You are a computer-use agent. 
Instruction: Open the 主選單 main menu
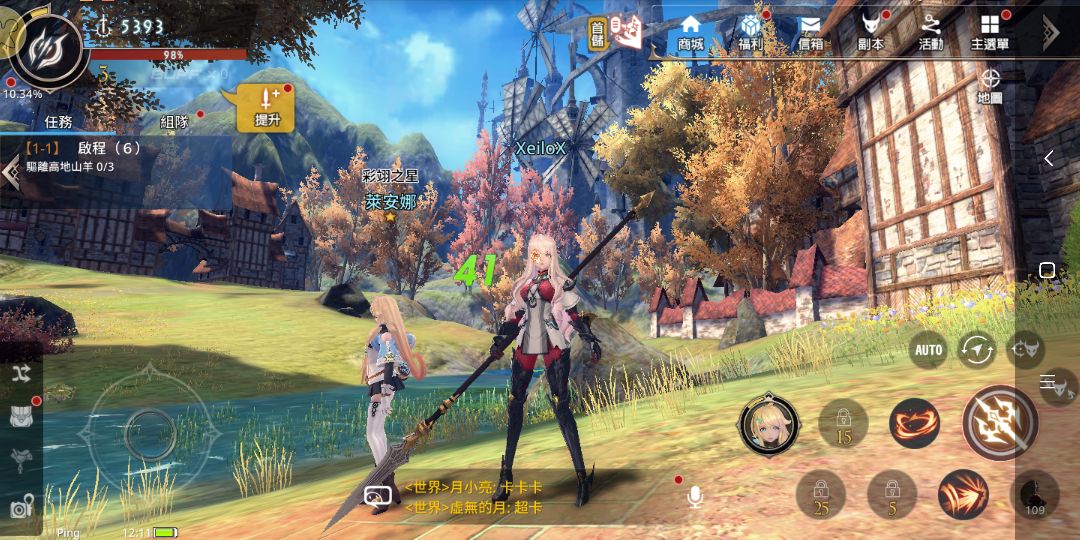coord(990,32)
